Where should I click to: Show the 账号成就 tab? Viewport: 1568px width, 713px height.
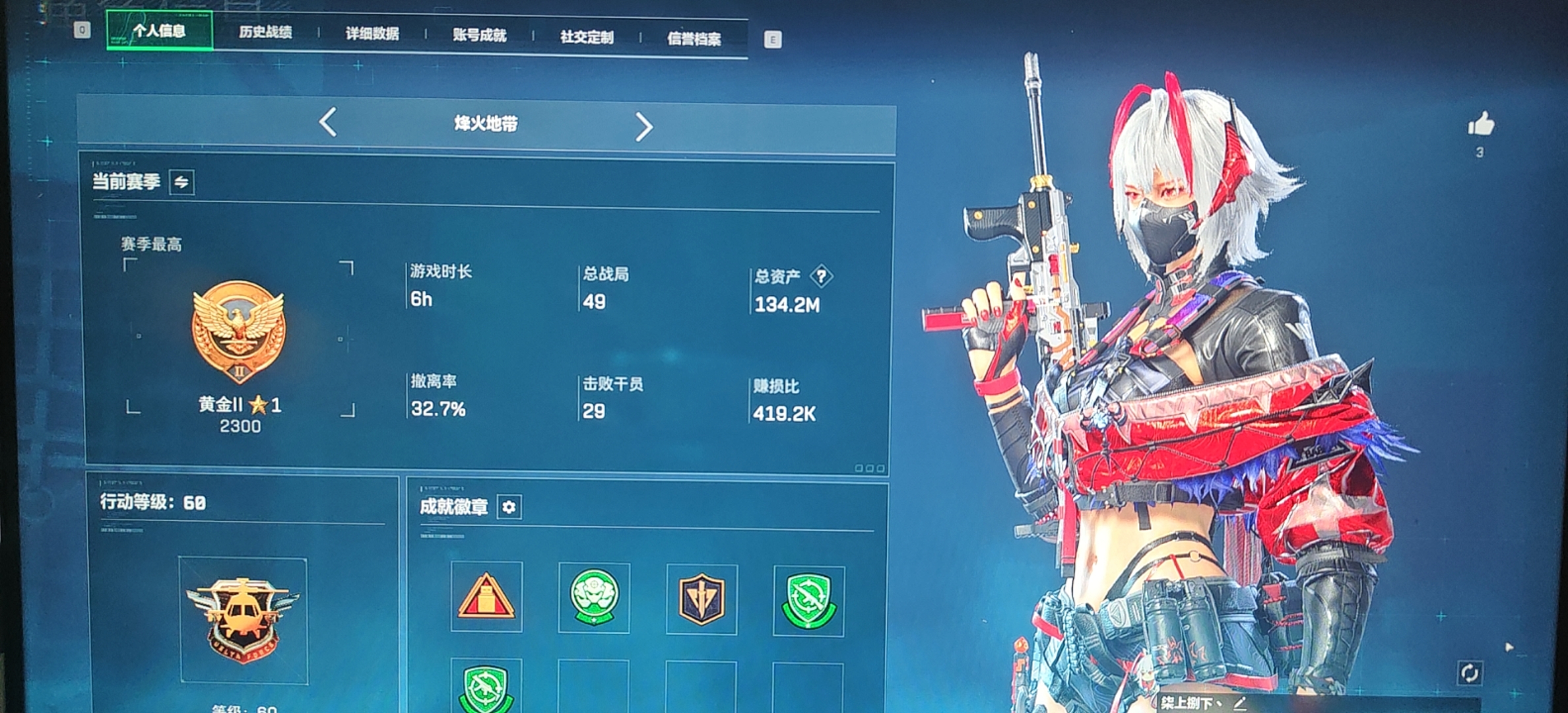point(480,36)
